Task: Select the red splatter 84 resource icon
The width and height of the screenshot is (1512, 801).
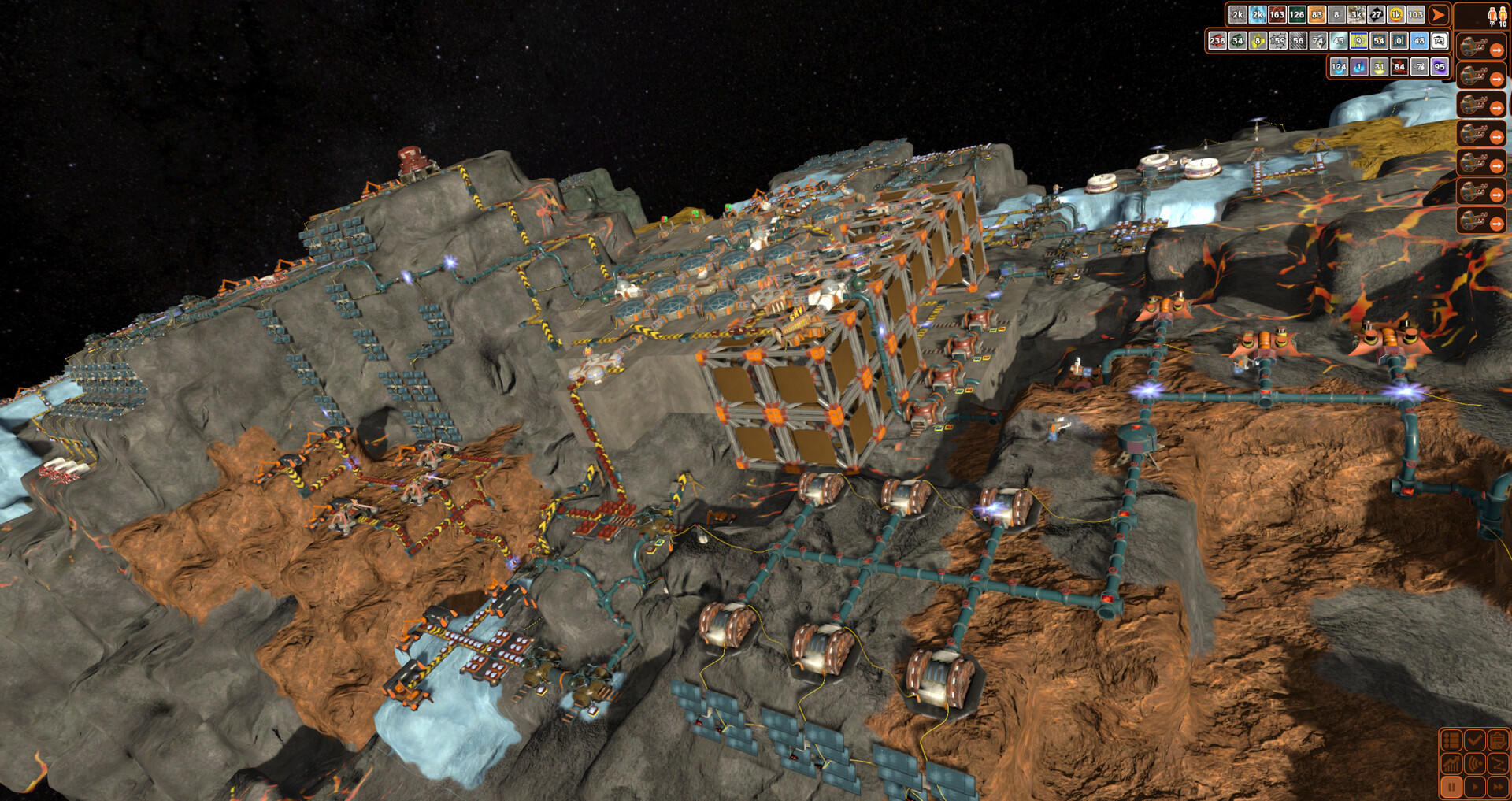Action: (1399, 67)
